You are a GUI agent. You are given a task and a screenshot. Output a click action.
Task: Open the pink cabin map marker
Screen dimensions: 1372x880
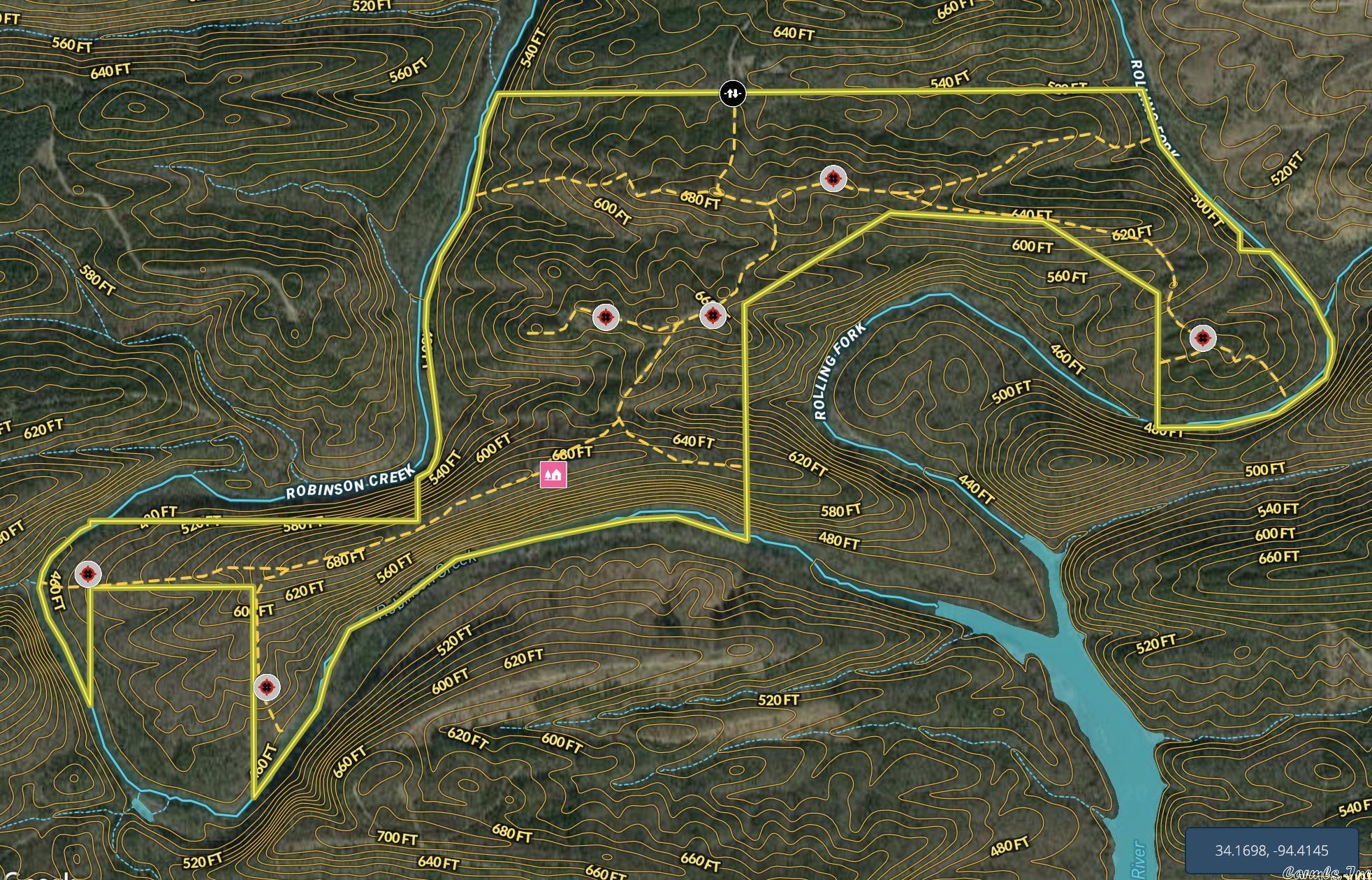click(x=553, y=475)
